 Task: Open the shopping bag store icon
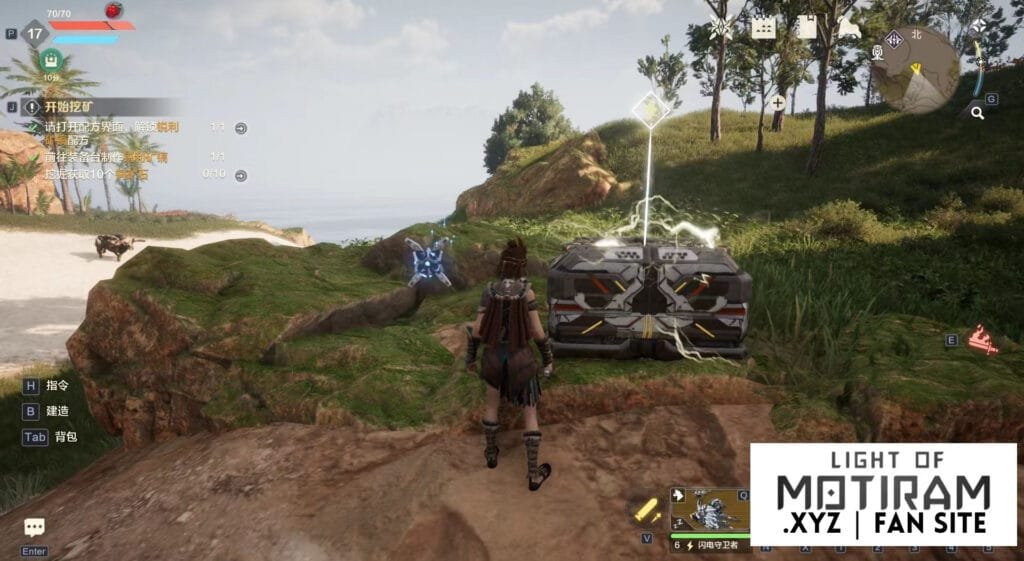806,27
